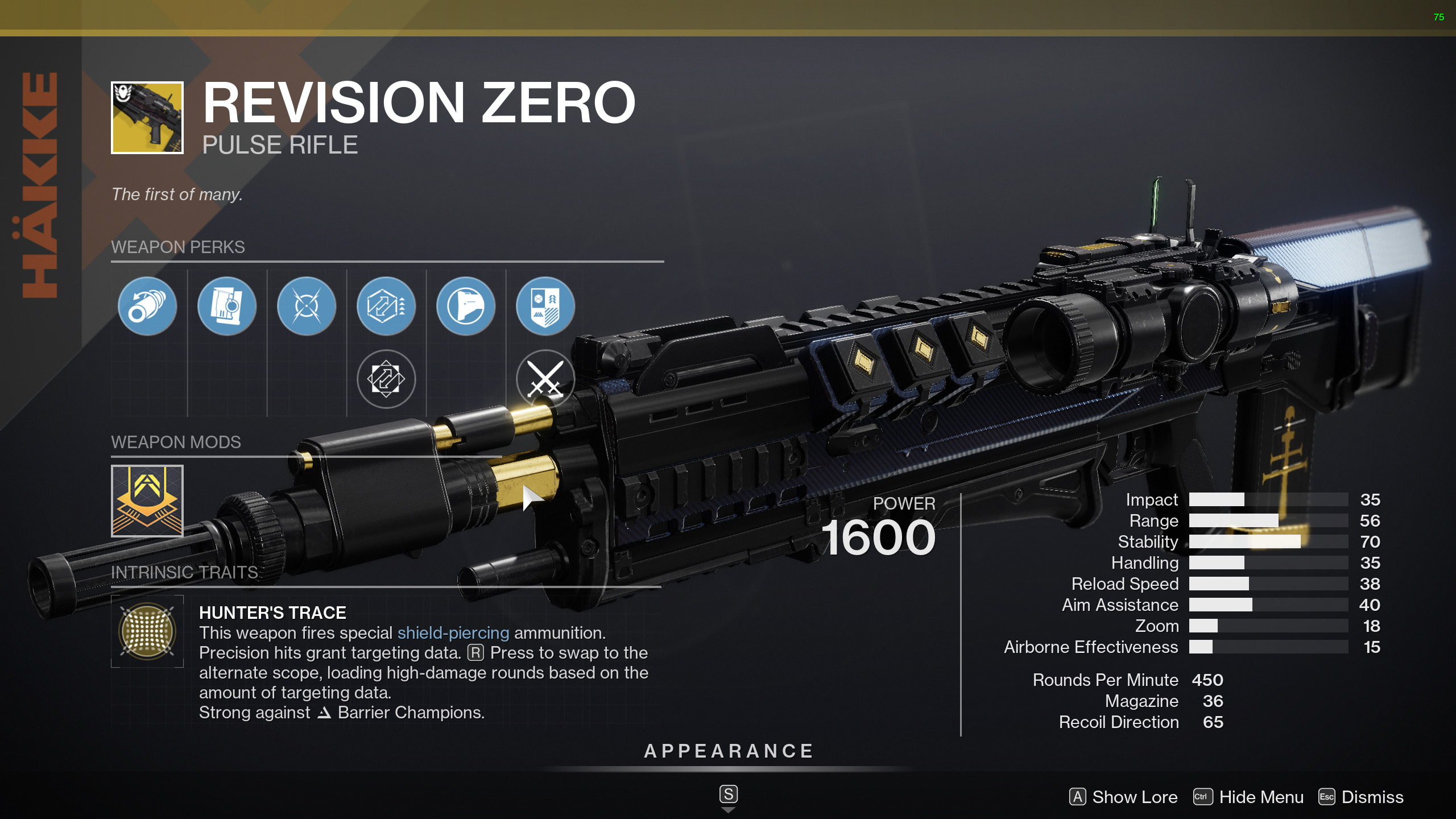Screen dimensions: 1456x819
Task: View the Hunter's Trace intrinsic trait icon
Action: coord(147,631)
